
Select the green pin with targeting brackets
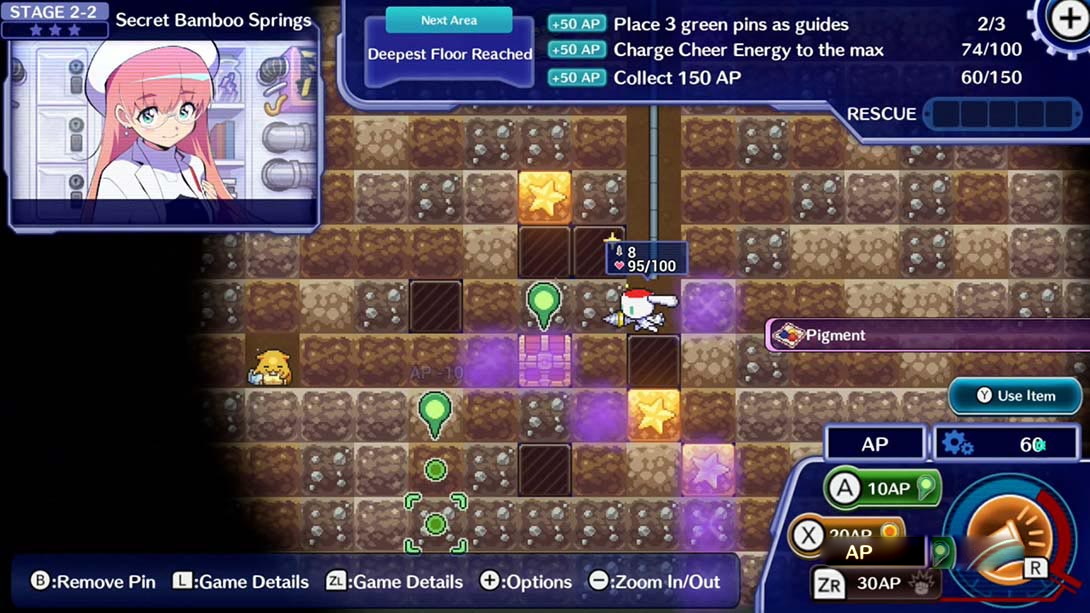click(x=435, y=523)
